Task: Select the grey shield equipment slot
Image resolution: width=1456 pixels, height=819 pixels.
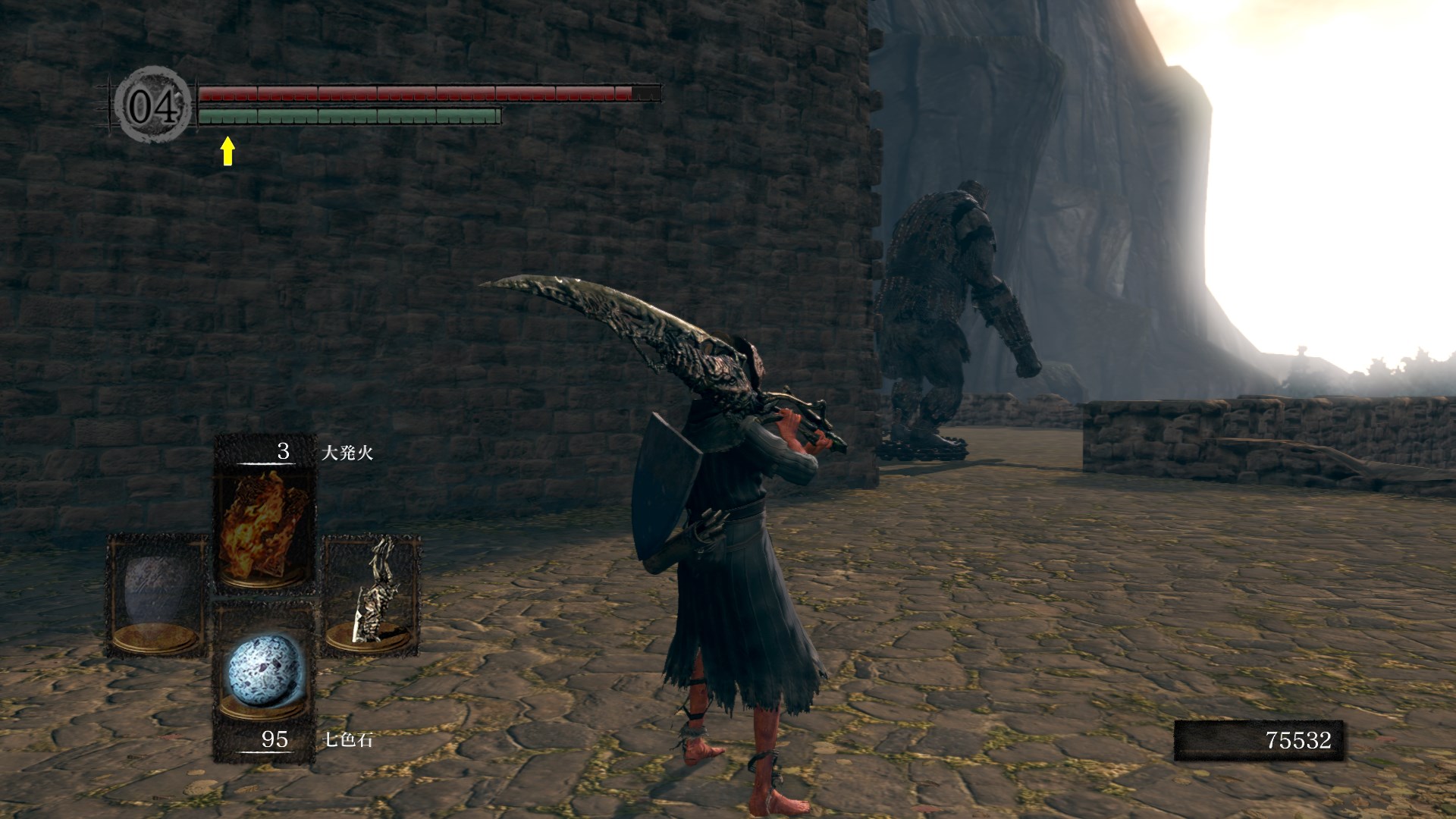Action: point(157,597)
